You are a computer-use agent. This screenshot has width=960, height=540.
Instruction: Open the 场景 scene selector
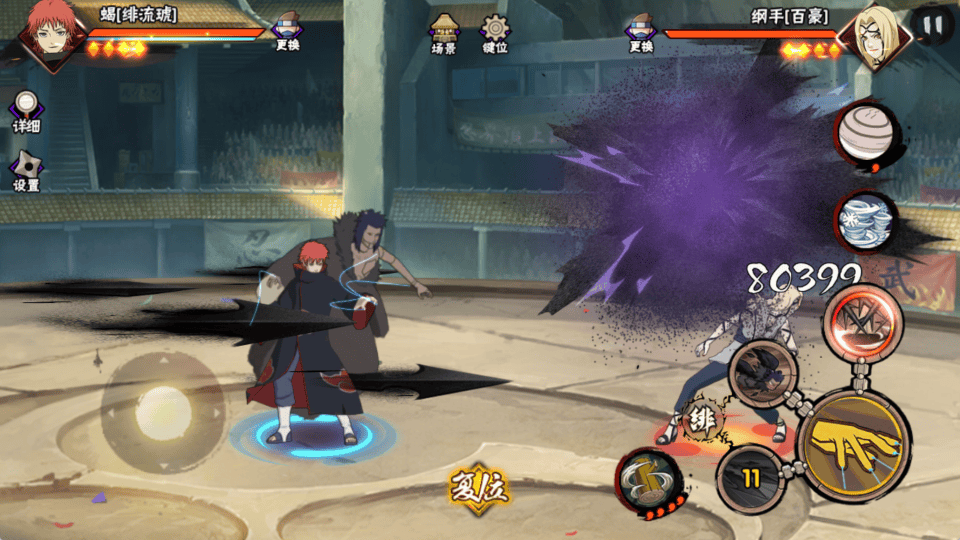pyautogui.click(x=444, y=32)
